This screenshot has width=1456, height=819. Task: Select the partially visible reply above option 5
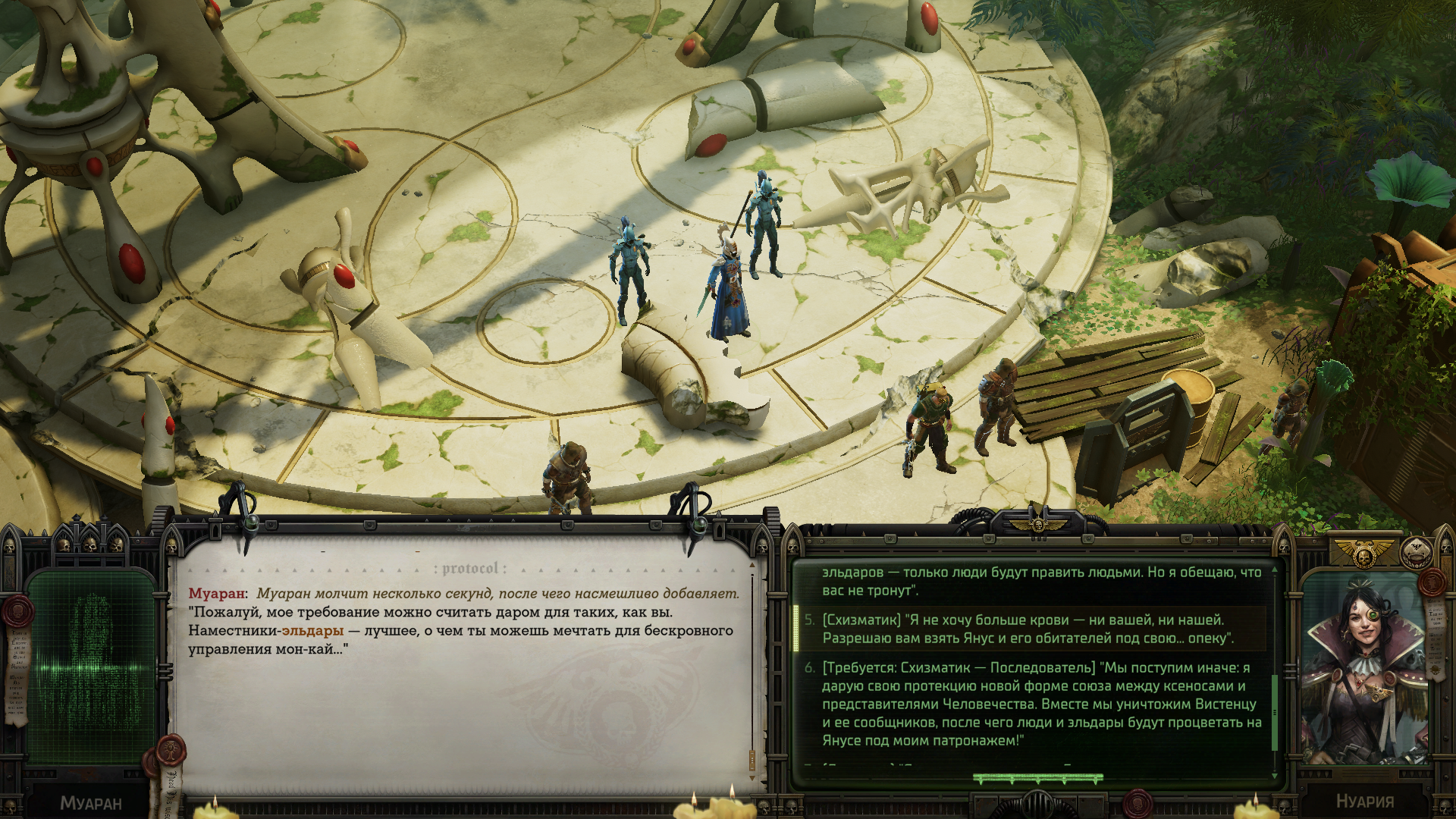click(x=1039, y=581)
